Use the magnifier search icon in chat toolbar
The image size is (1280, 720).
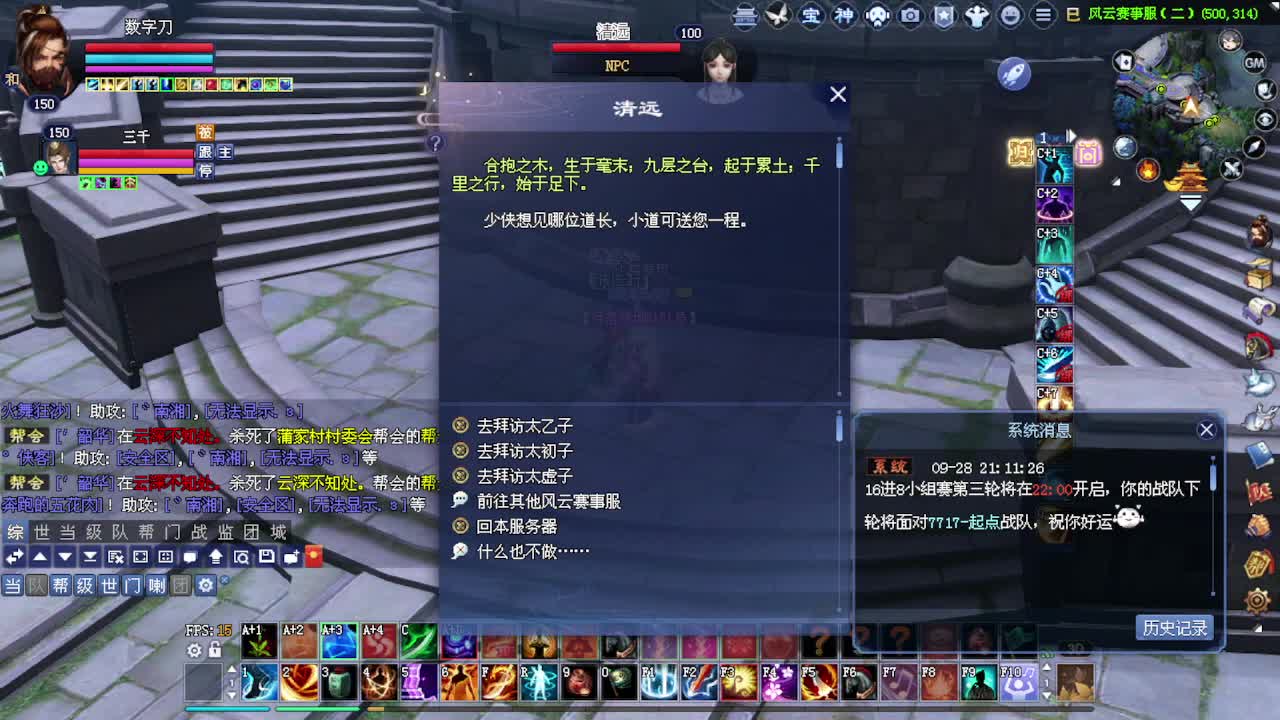tap(242, 557)
